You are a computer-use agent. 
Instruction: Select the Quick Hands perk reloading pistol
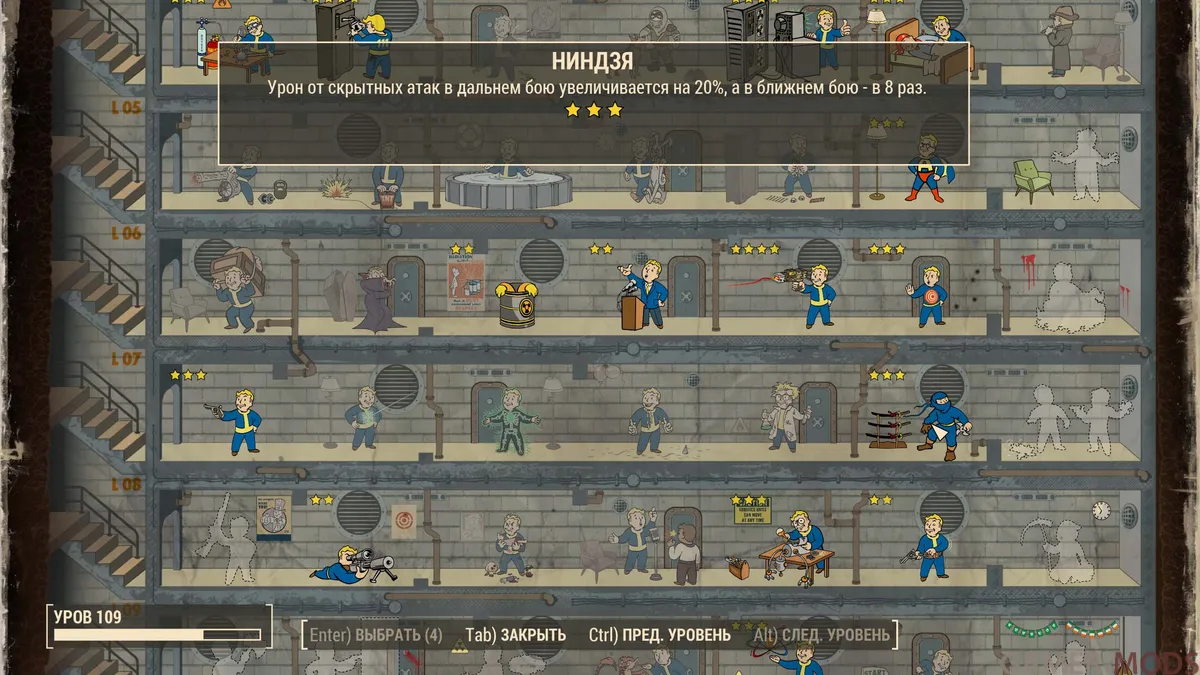coord(930,547)
